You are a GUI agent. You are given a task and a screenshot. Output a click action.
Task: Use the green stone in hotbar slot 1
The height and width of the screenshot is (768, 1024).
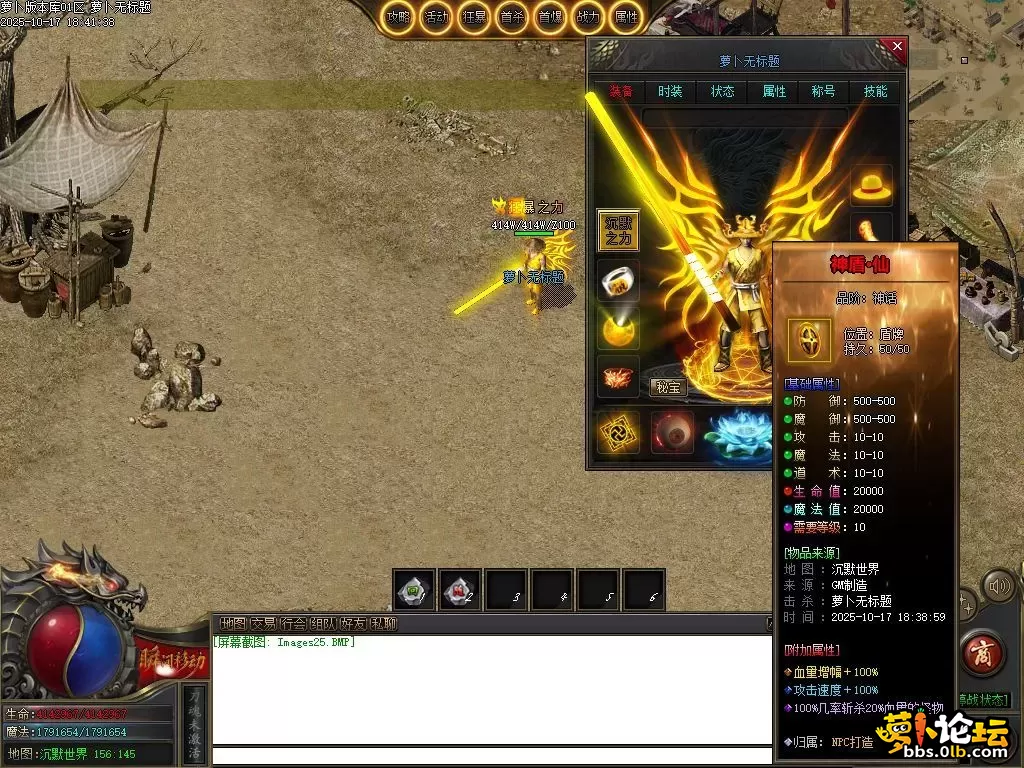coord(414,590)
